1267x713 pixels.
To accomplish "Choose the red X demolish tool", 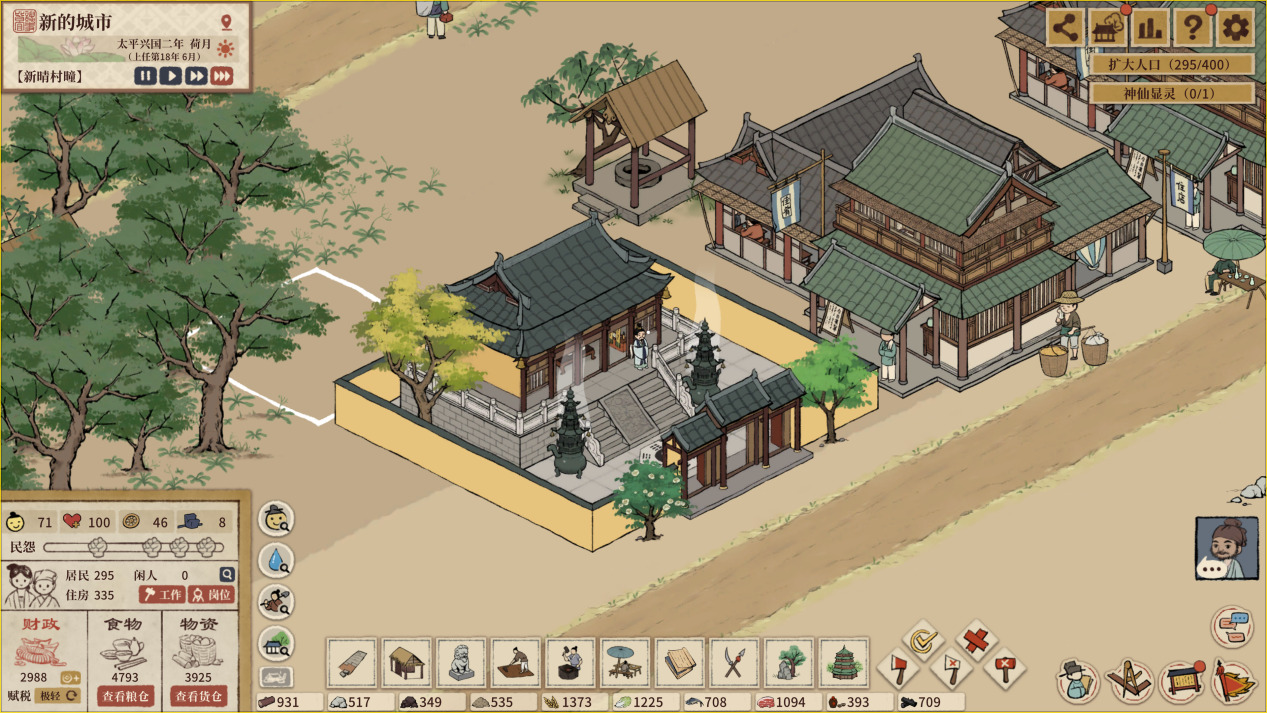I will pyautogui.click(x=975, y=639).
